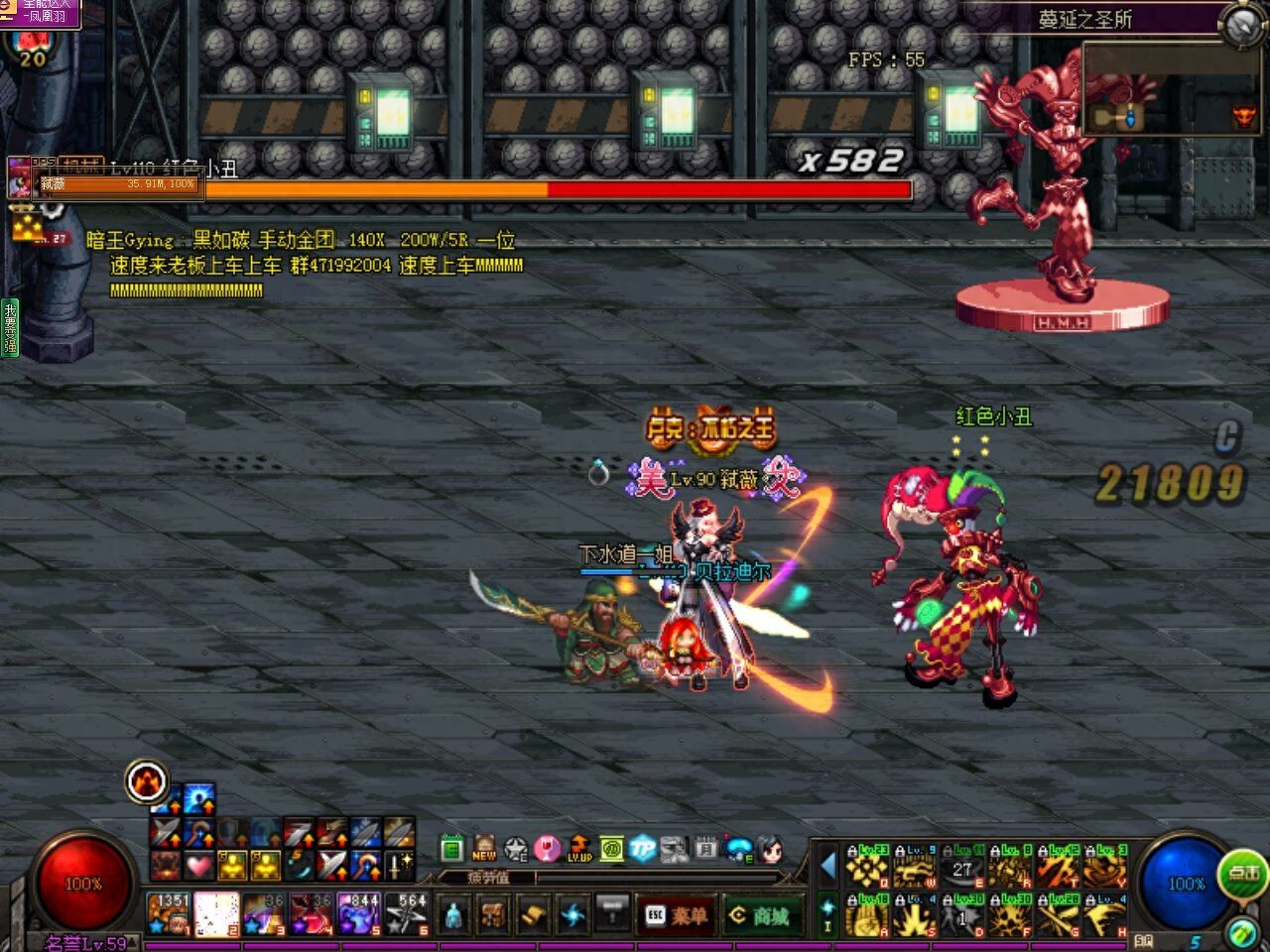1270x952 pixels.
Task: Click the green 点击 round button
Action: 1242,874
